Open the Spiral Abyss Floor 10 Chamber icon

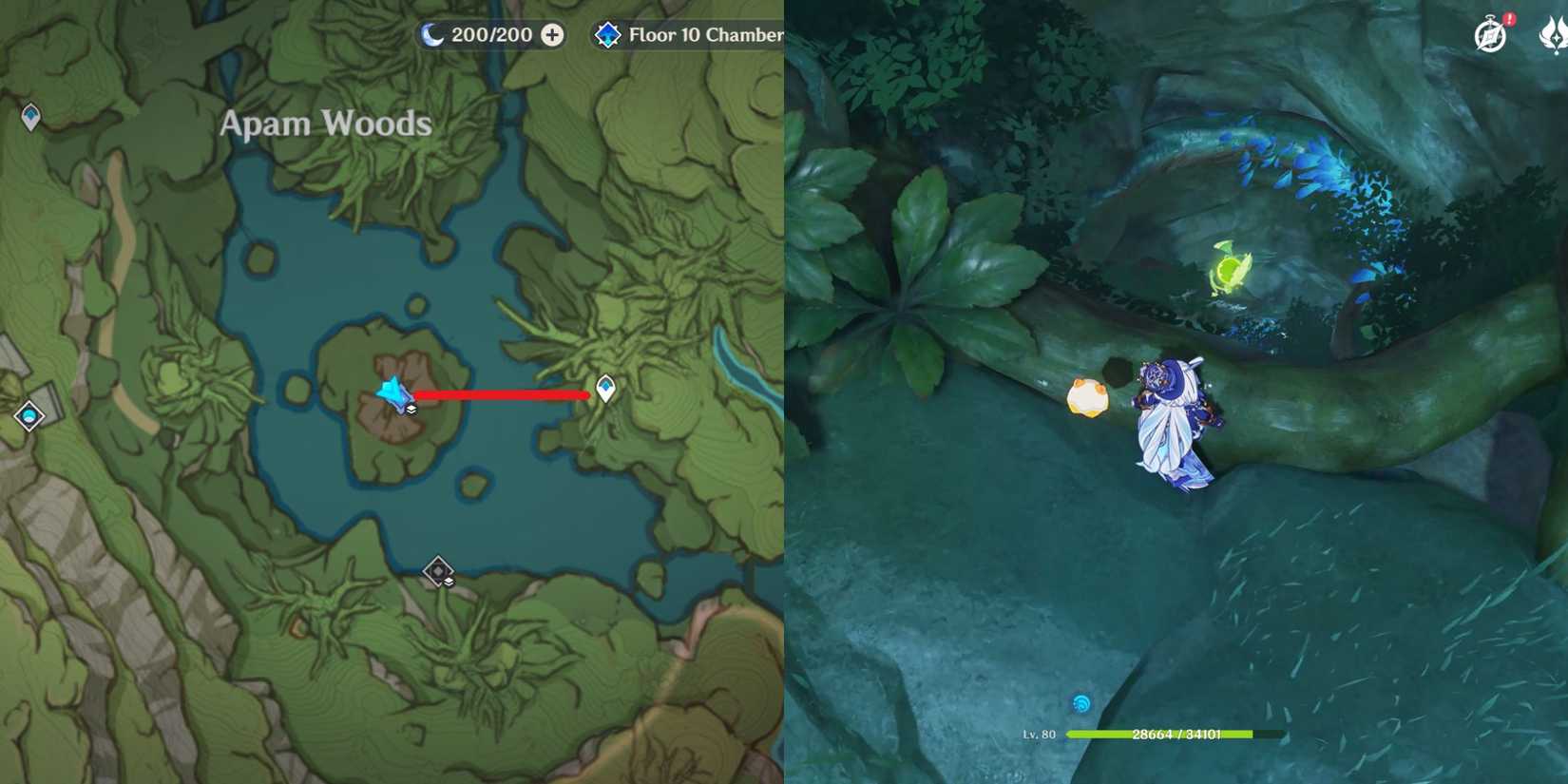tap(609, 34)
